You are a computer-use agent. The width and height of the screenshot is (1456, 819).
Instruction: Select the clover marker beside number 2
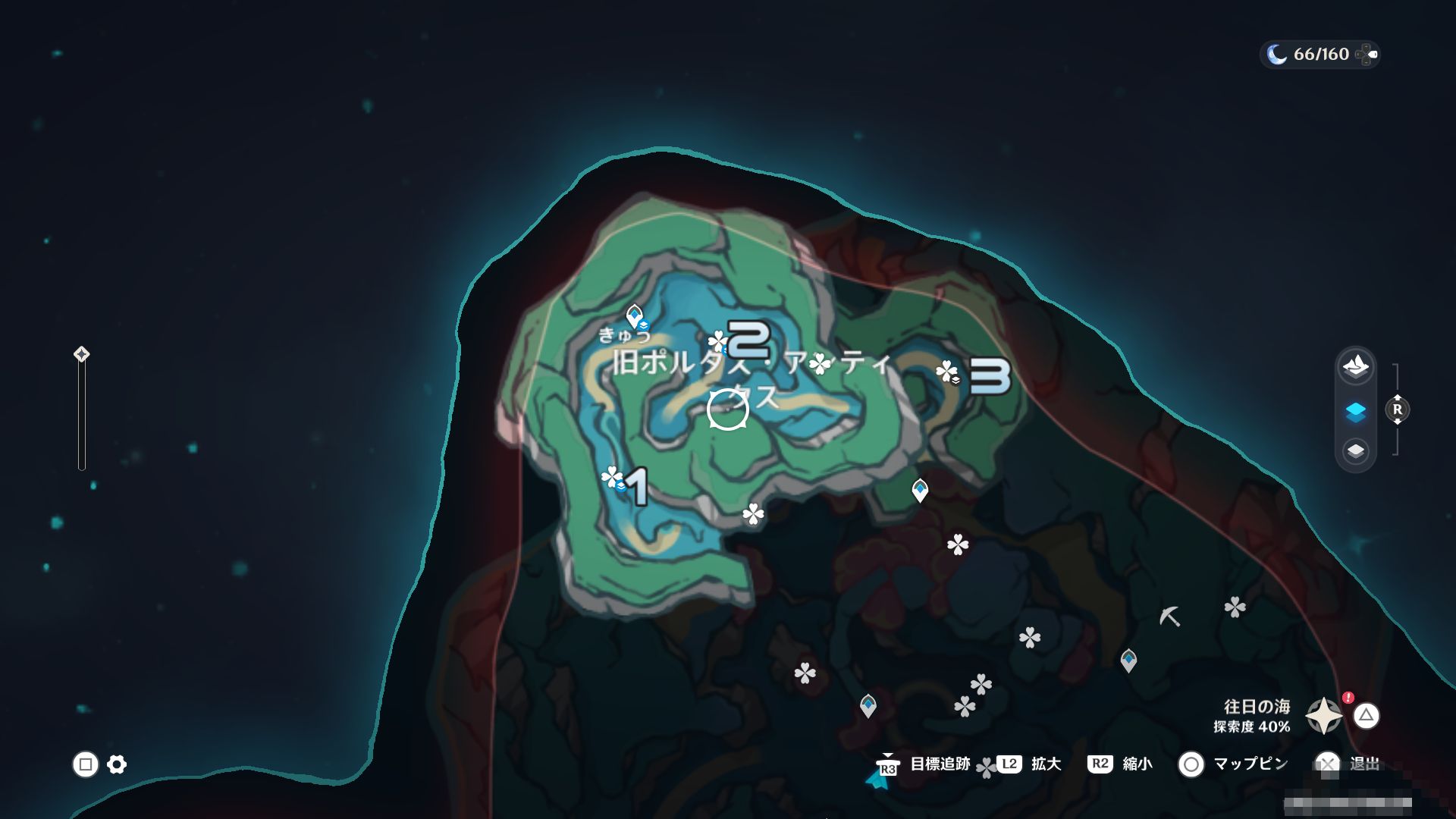717,341
